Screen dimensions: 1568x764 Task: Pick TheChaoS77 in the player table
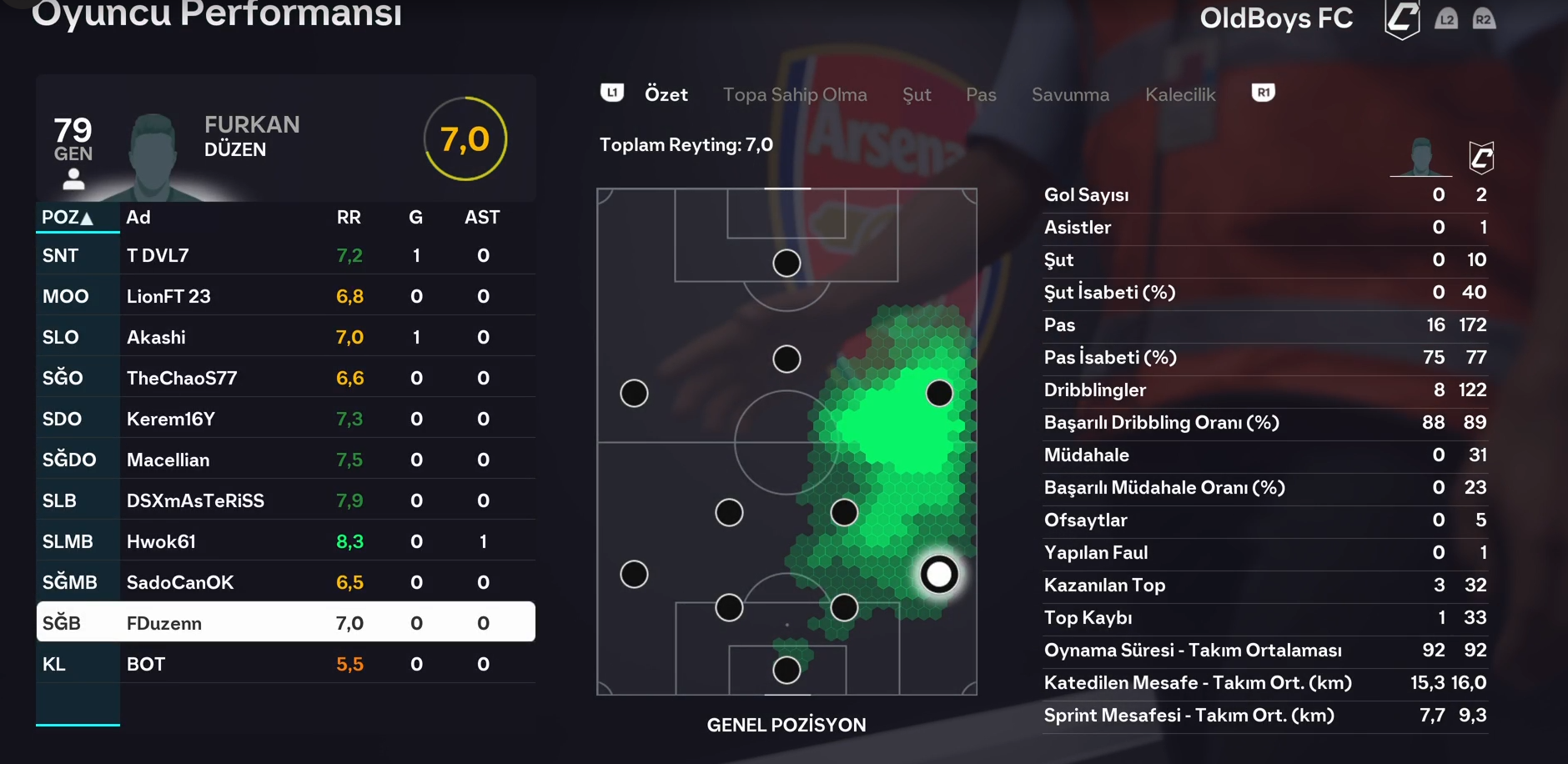tap(285, 379)
